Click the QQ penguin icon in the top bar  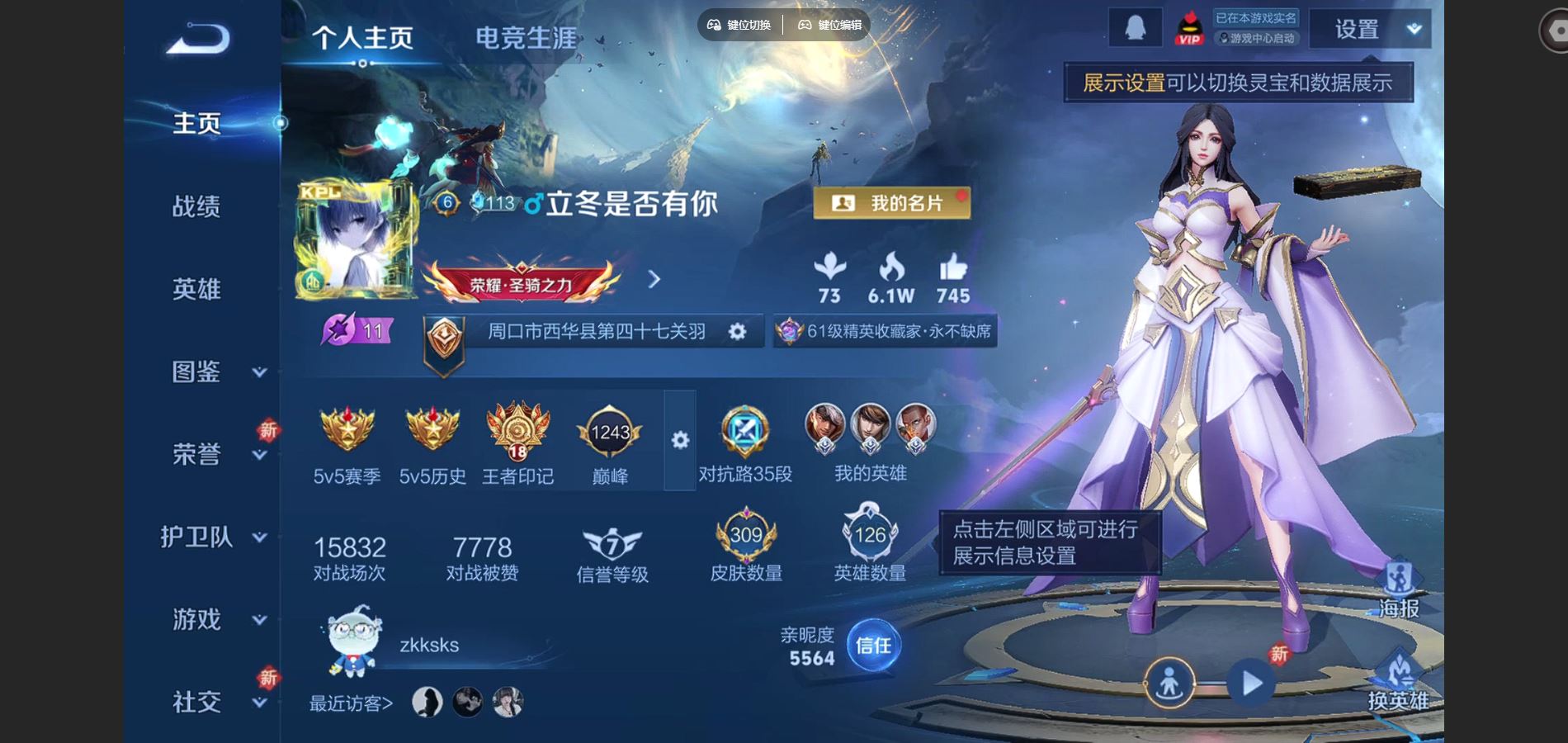(x=1135, y=27)
